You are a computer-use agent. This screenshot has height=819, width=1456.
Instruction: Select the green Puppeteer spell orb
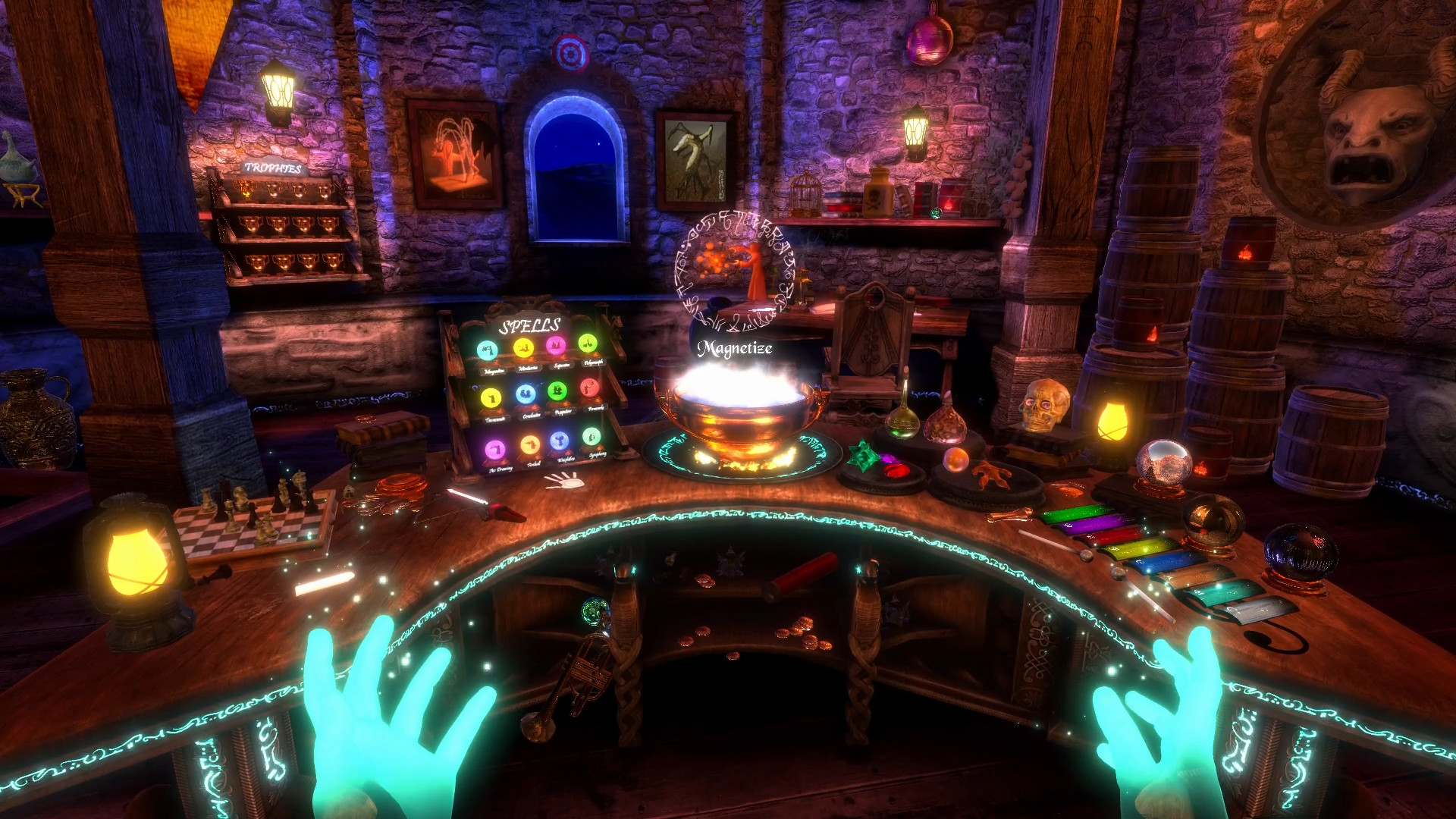click(557, 391)
